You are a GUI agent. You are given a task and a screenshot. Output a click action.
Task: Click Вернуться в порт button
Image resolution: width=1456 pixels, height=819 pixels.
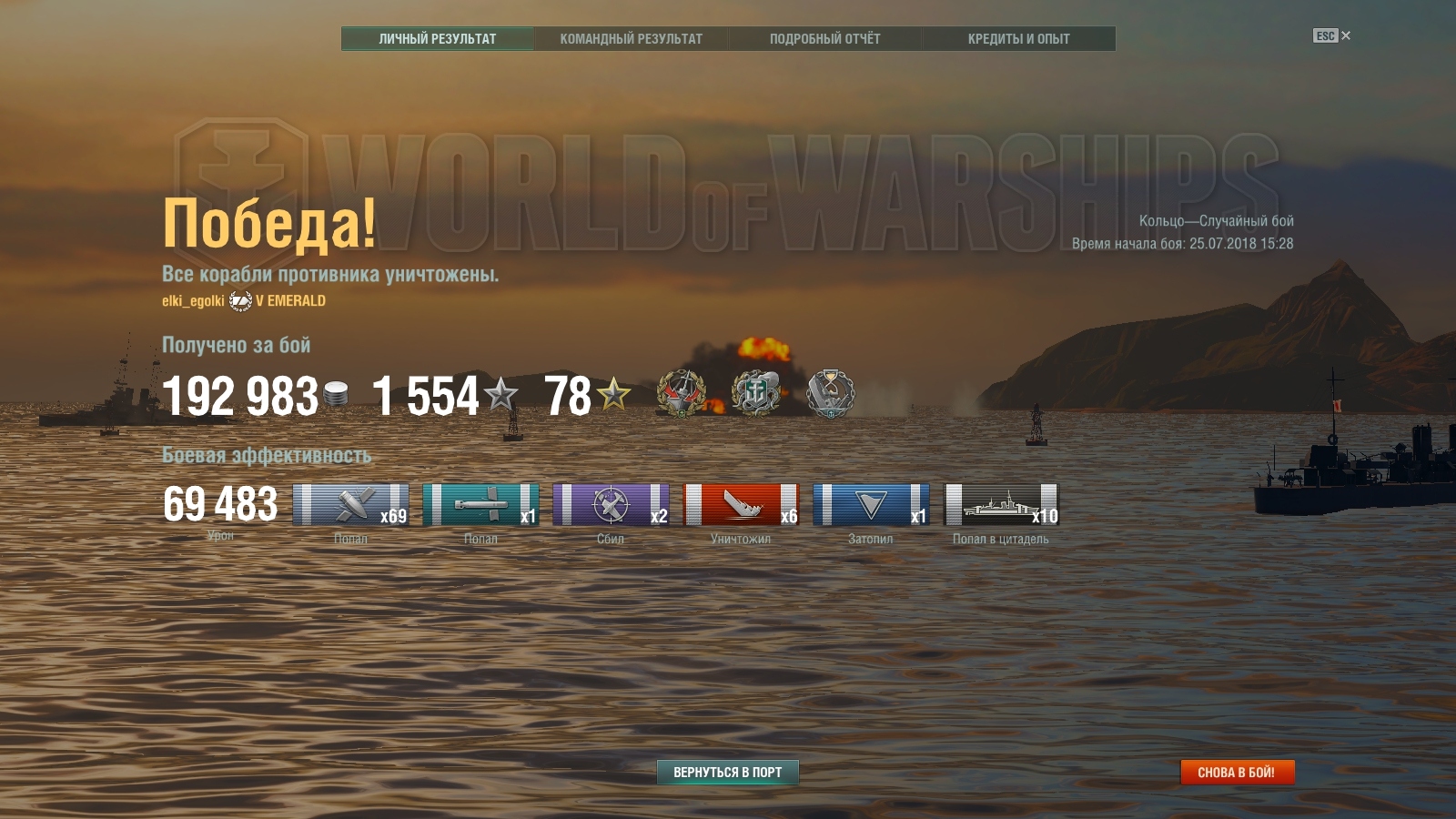tap(727, 772)
